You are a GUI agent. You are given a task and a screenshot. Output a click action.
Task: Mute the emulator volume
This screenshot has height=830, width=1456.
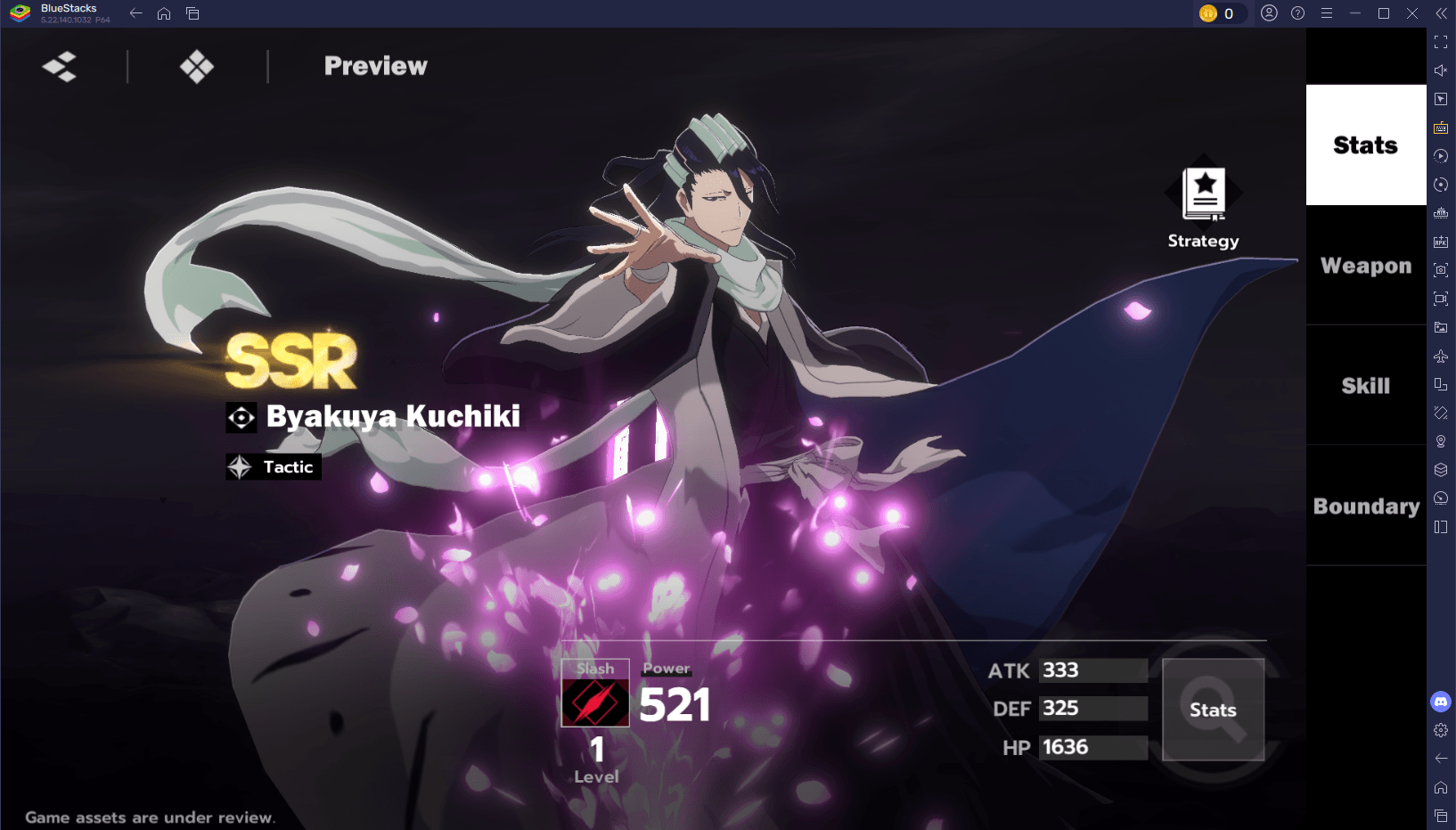coord(1441,70)
